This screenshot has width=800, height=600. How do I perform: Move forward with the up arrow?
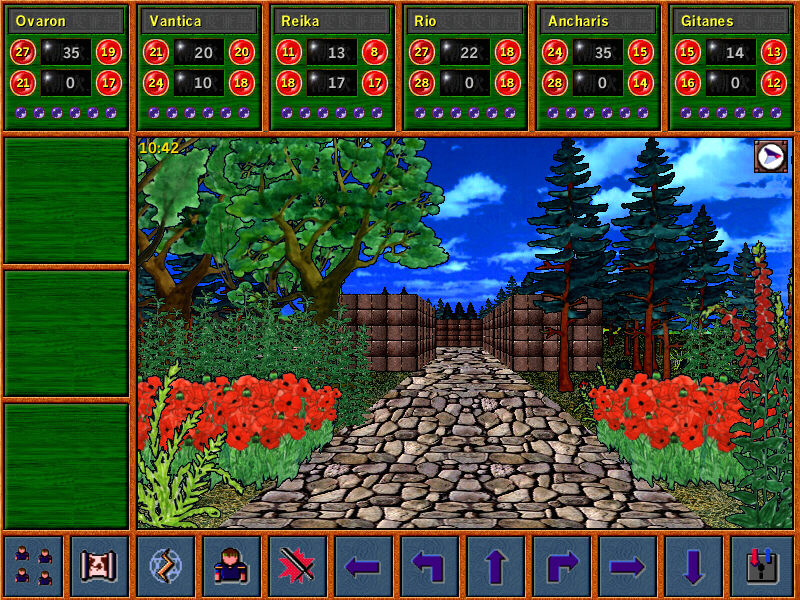496,566
